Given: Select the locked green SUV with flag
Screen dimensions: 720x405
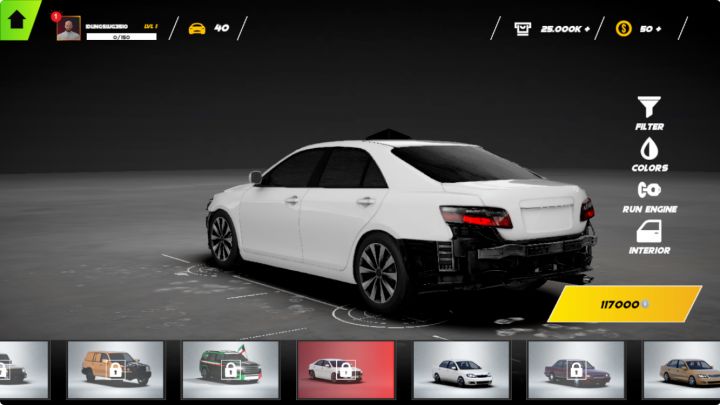Looking at the screenshot, I should click(x=230, y=369).
